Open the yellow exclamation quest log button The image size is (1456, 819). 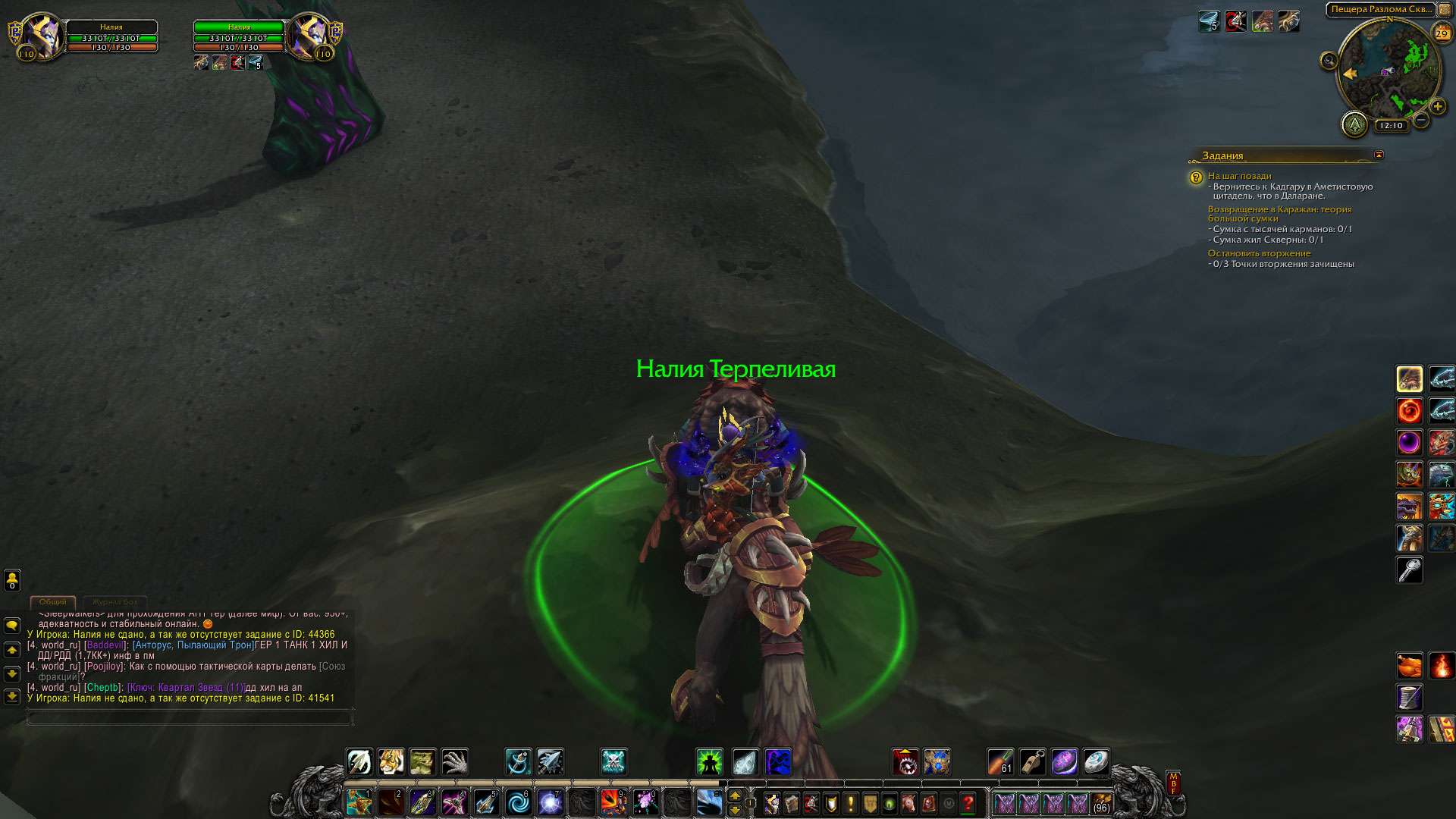click(850, 803)
